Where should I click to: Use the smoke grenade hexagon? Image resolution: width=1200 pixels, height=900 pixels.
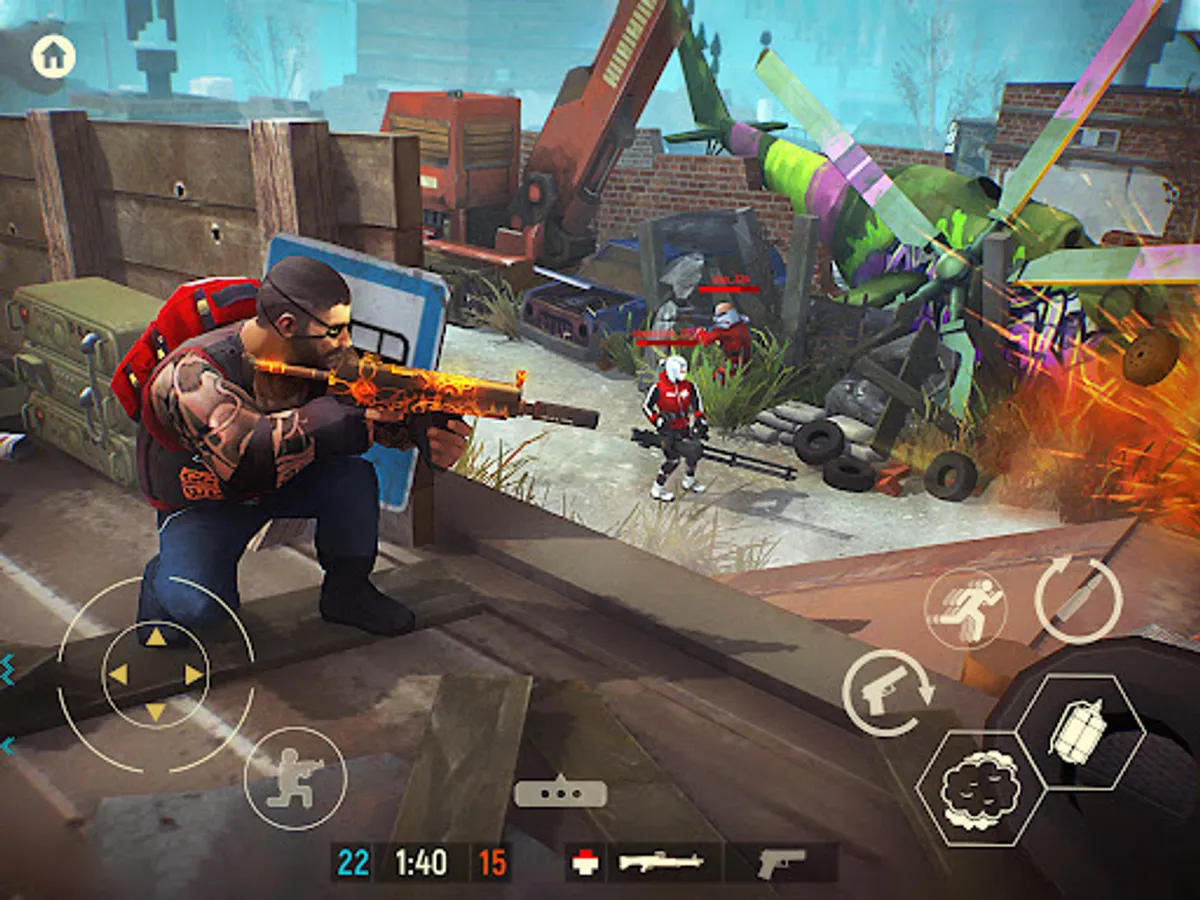(967, 789)
